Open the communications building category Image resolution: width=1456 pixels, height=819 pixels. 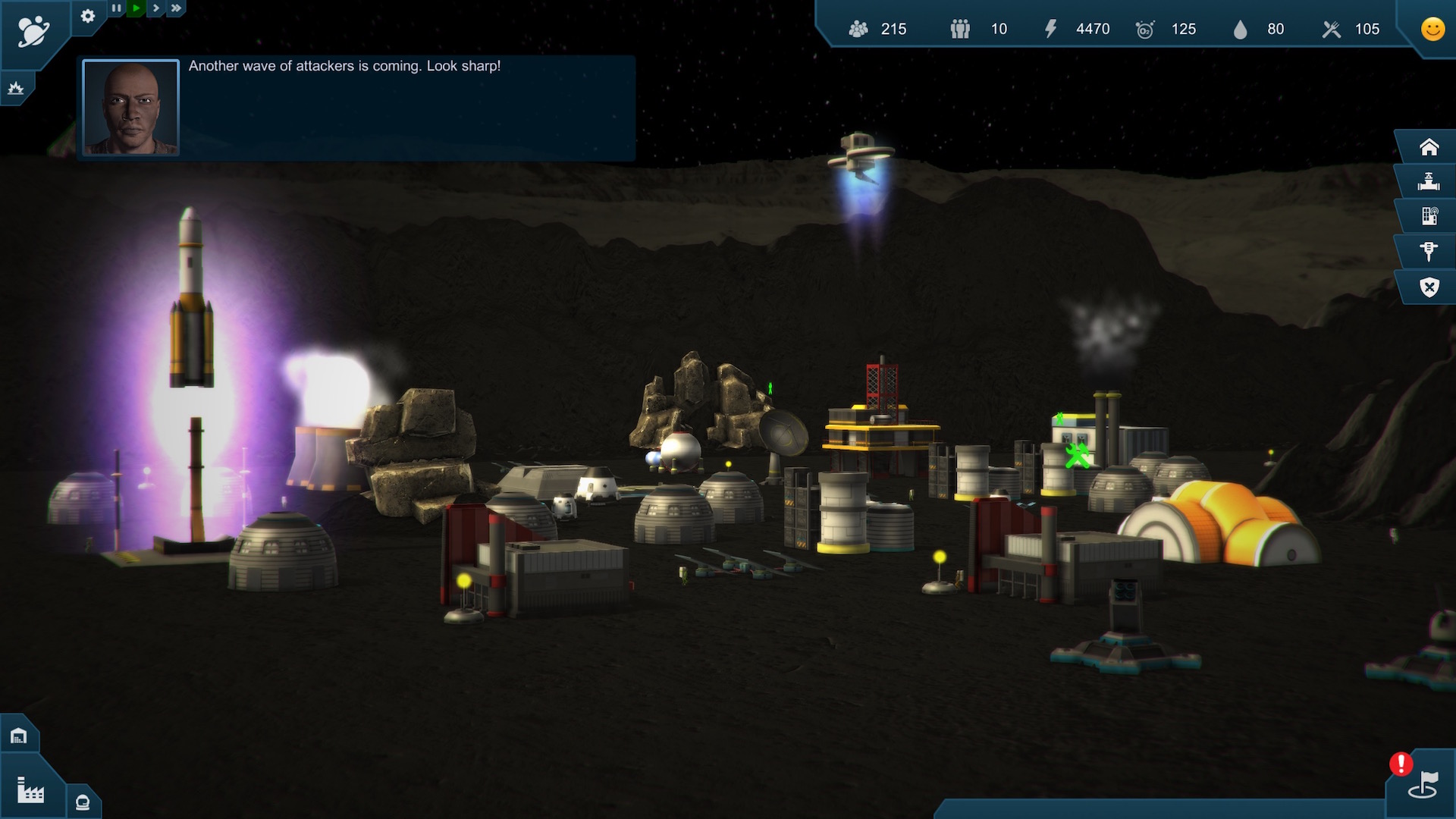pos(1429,216)
